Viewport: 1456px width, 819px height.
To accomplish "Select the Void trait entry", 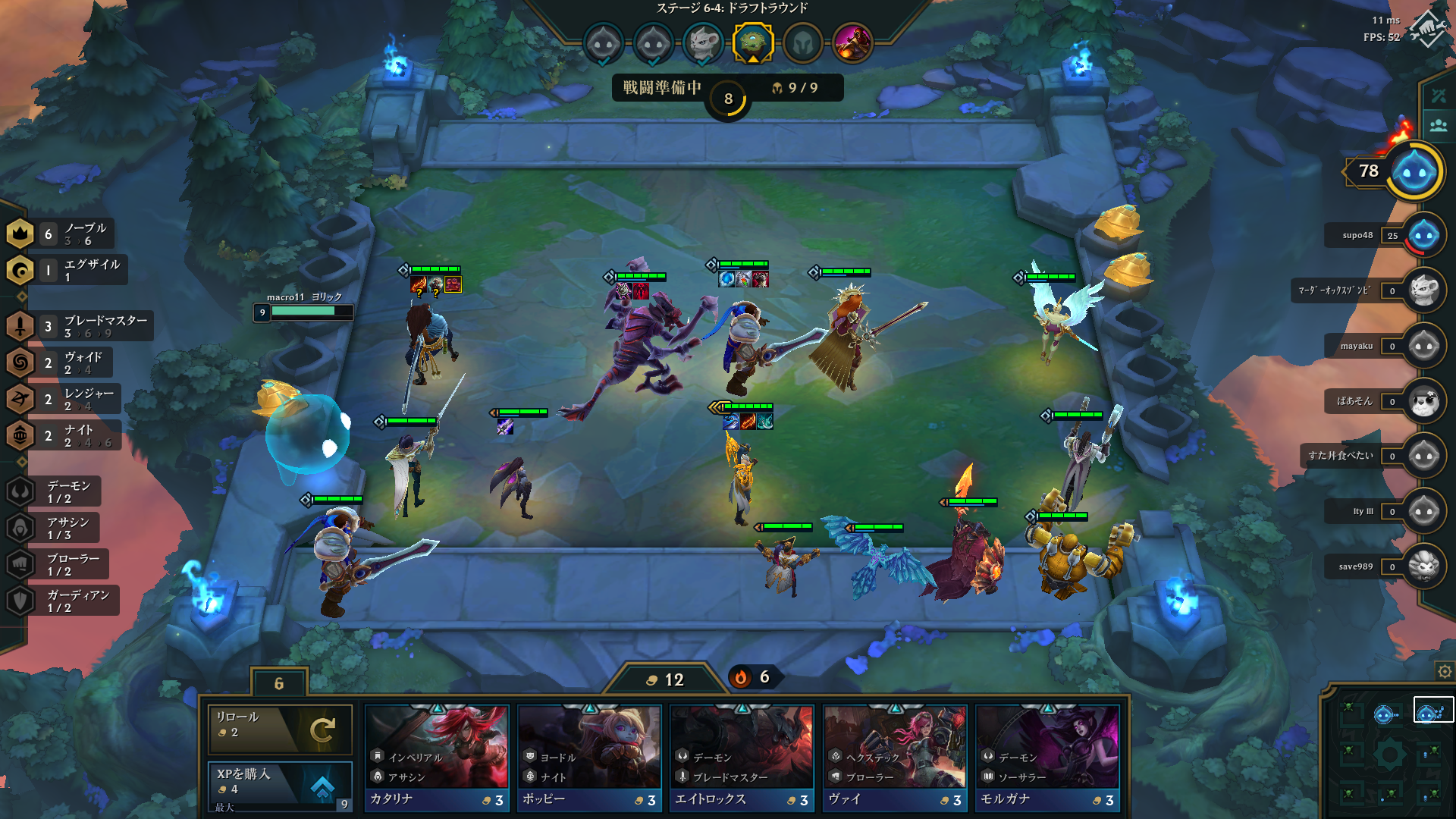I will pyautogui.click(x=62, y=362).
